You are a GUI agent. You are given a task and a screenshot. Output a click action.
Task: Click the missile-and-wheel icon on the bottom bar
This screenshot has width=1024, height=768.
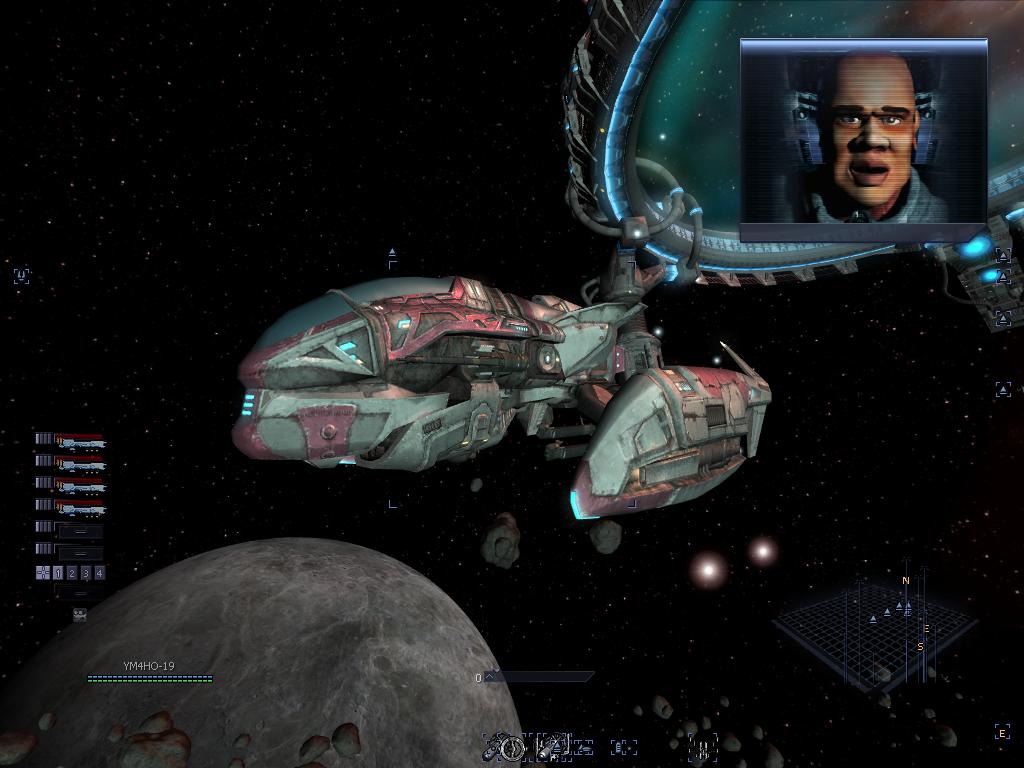tap(505, 746)
